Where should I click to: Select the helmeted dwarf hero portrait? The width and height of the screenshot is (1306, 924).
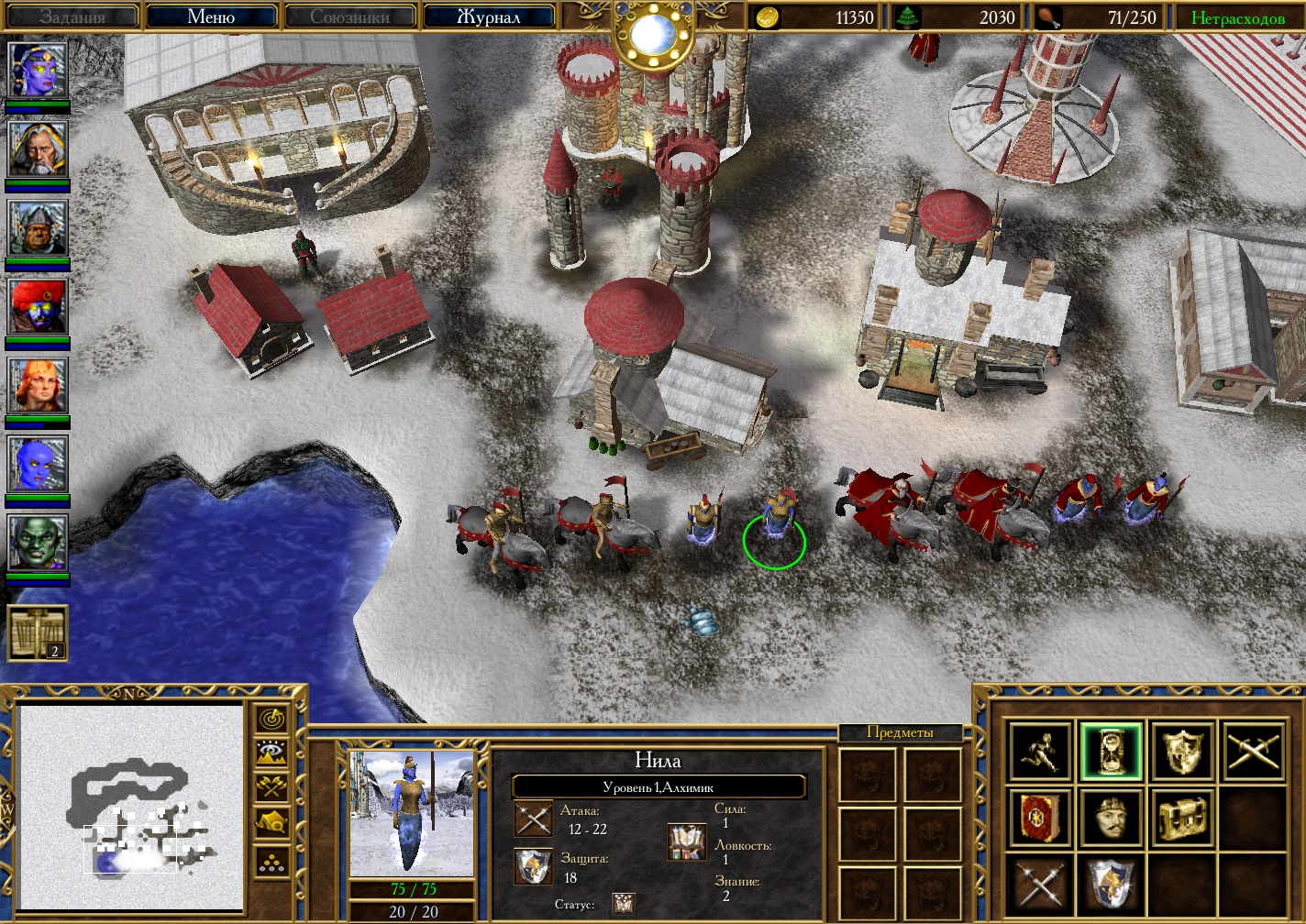point(38,227)
